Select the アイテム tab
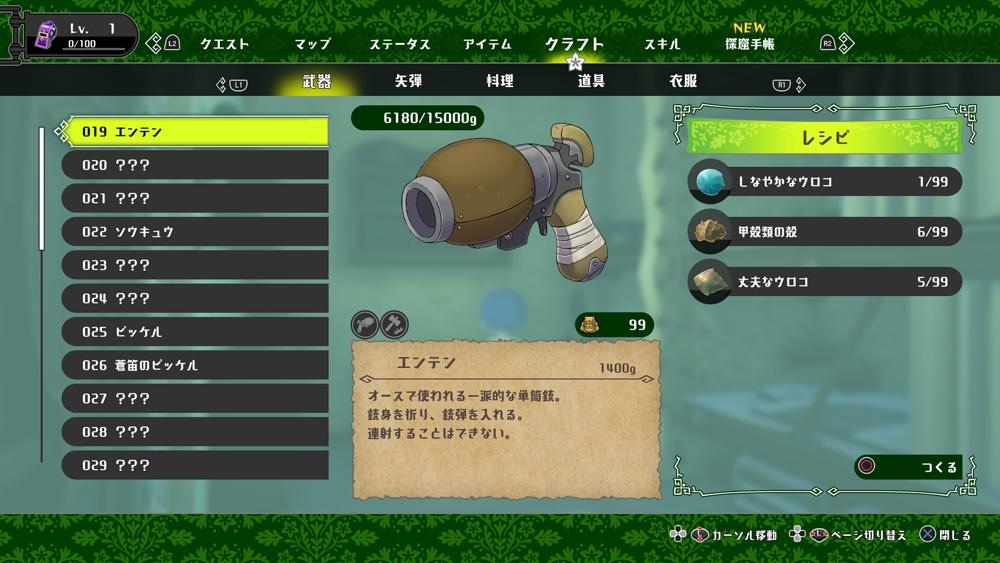The height and width of the screenshot is (563, 1000). (487, 44)
